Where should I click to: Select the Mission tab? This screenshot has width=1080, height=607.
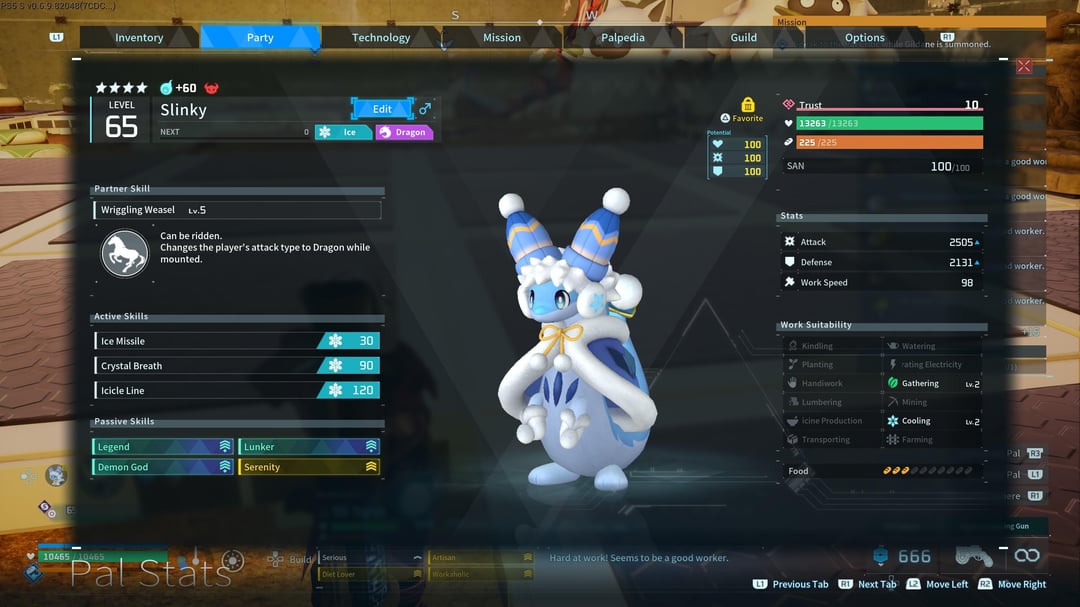(502, 38)
